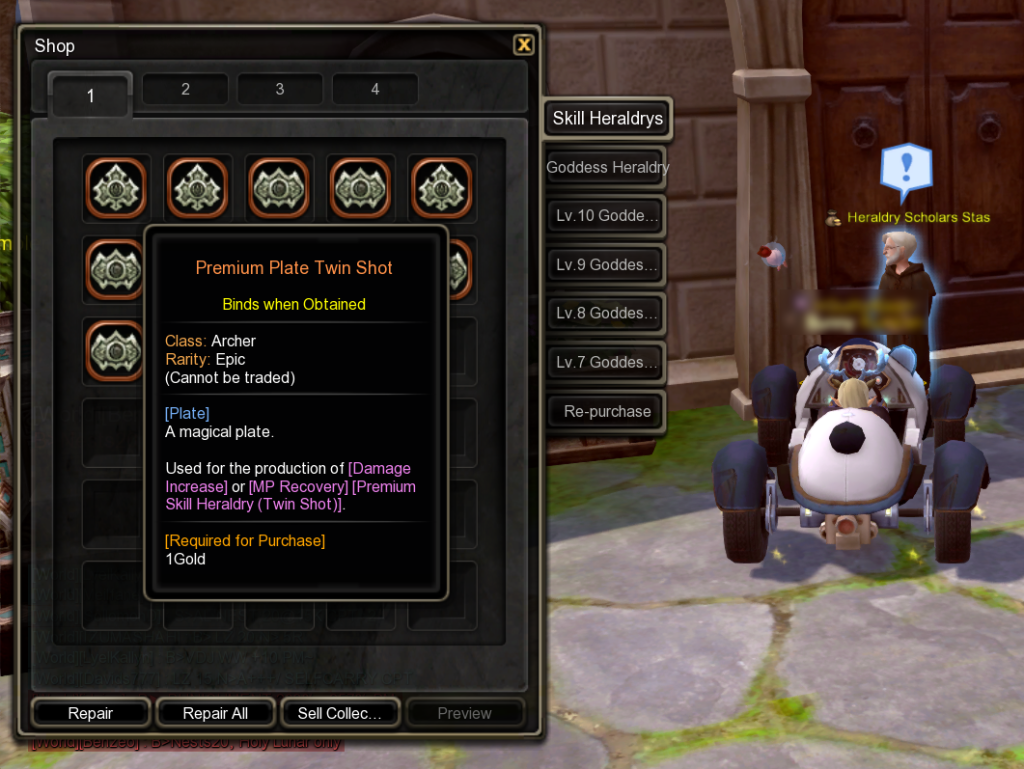Choose Repair All
The image size is (1024, 769).
click(x=215, y=713)
